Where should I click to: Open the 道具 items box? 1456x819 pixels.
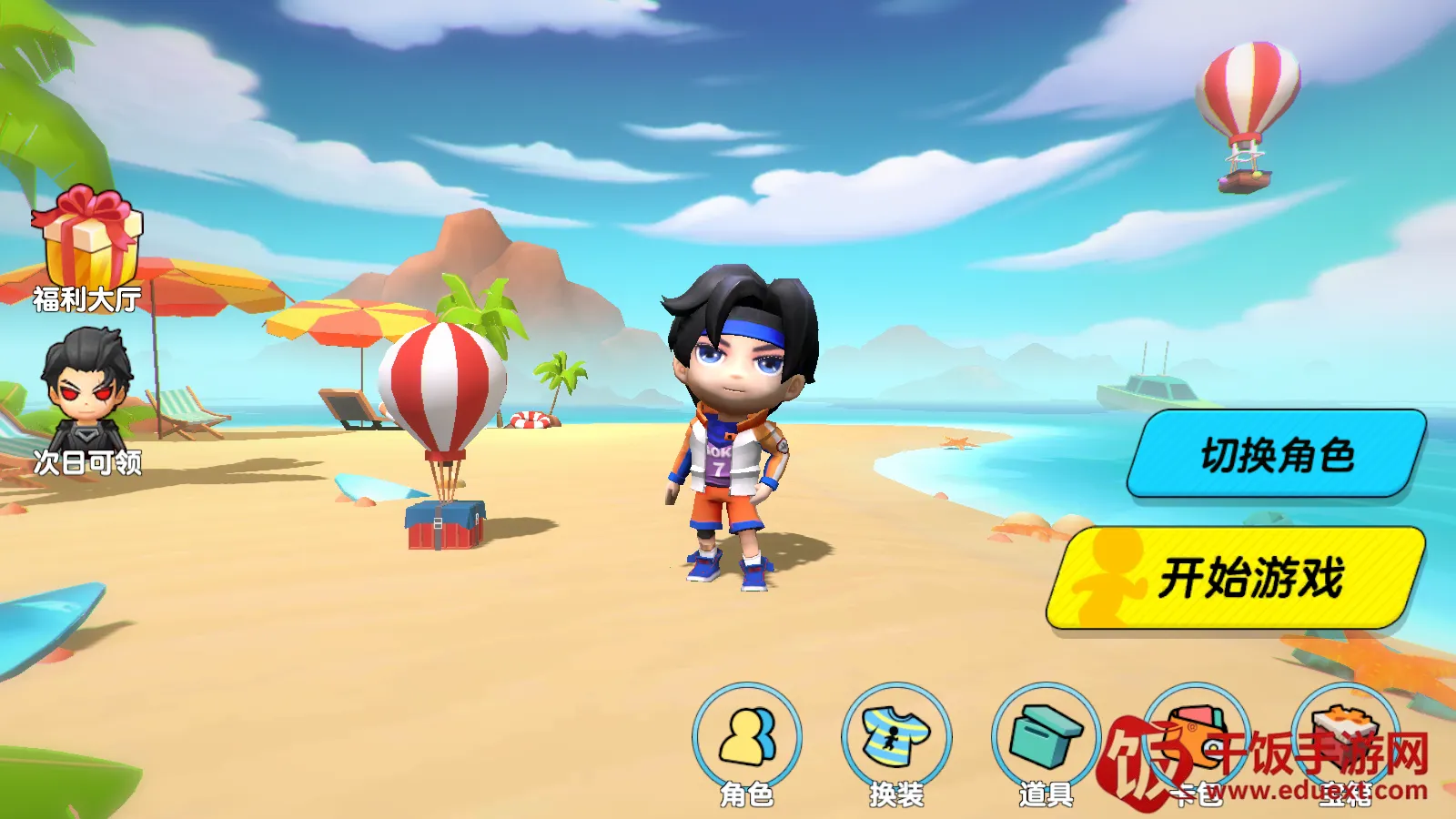point(1046,739)
